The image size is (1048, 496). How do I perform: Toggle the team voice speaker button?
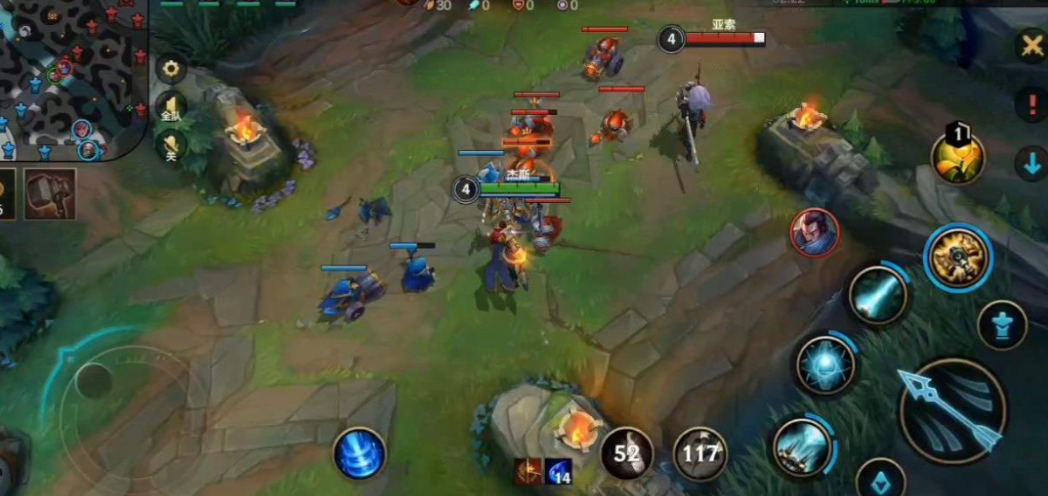point(173,107)
